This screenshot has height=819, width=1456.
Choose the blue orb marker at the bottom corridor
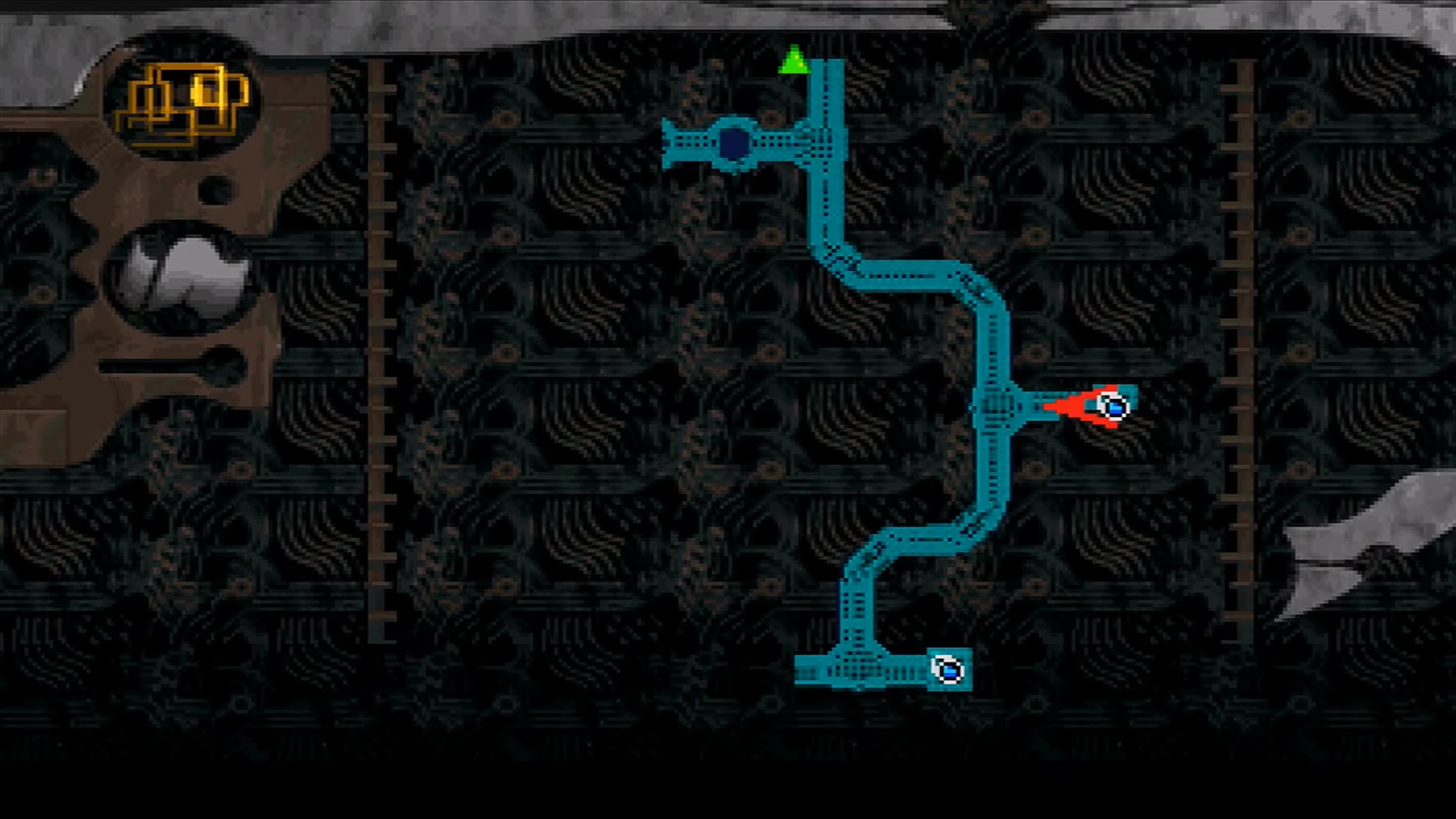(x=948, y=669)
